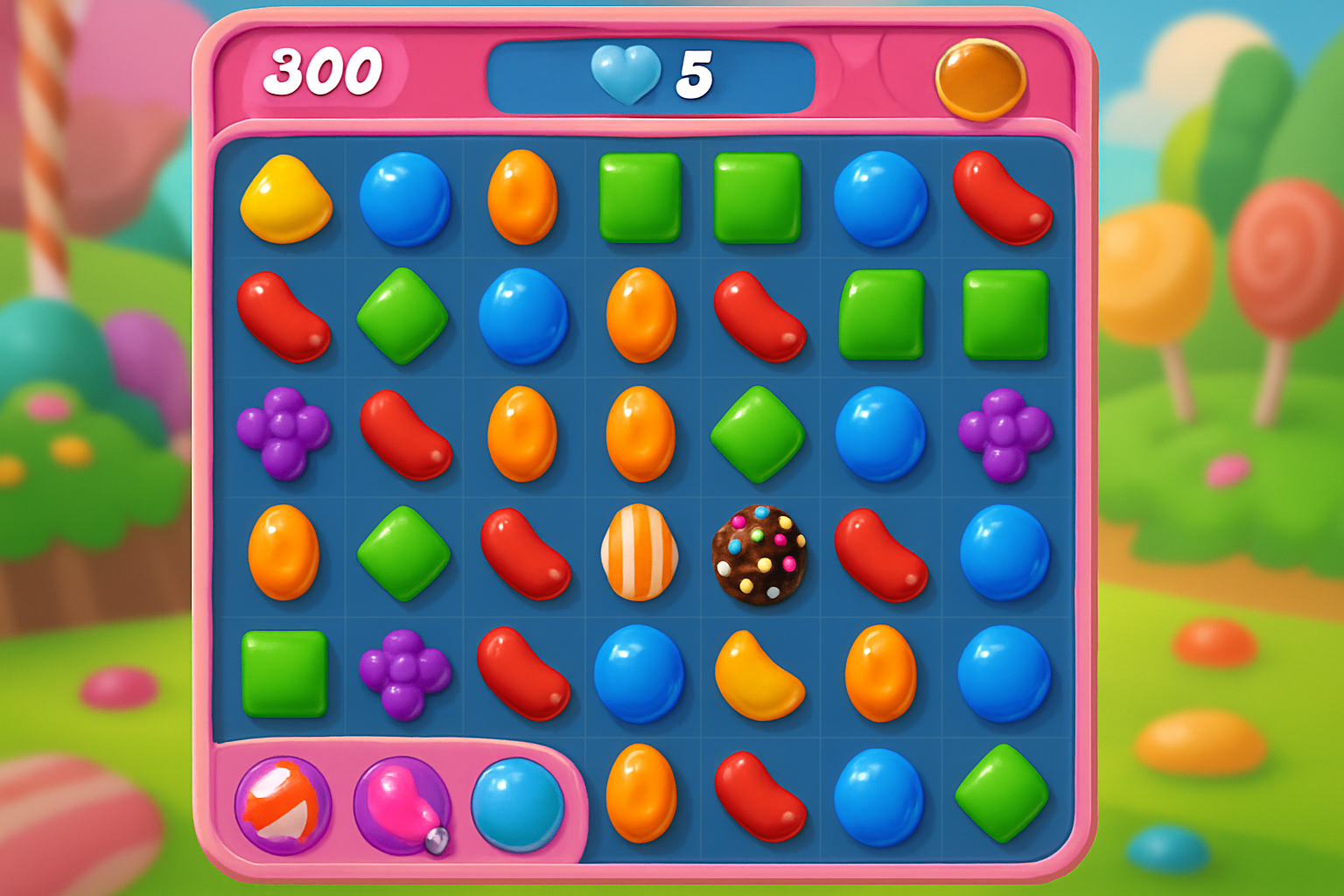Tap the caramel coin button in the top-right

[980, 79]
